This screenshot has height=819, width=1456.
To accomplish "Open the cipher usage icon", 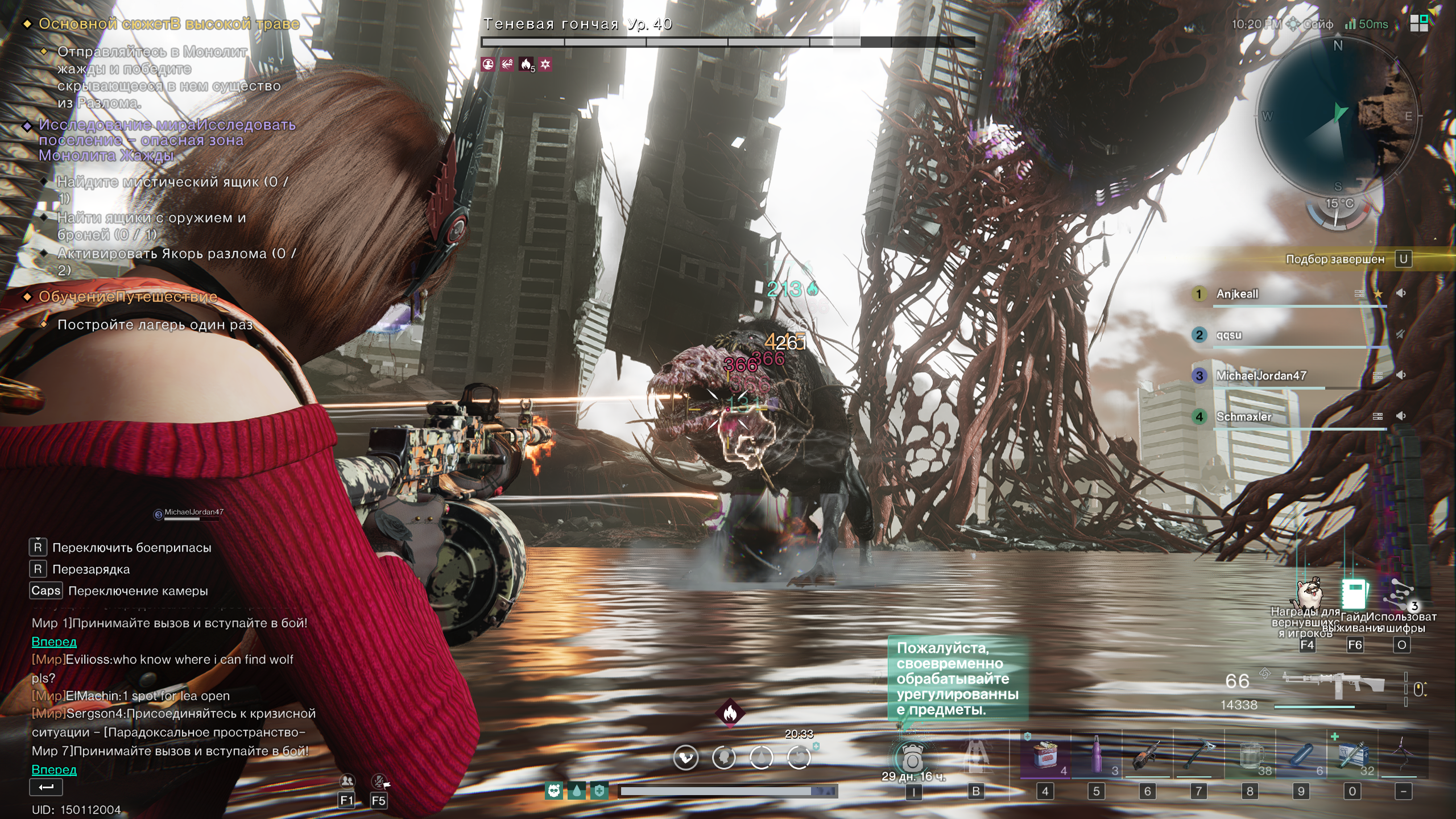I will coord(1401,594).
